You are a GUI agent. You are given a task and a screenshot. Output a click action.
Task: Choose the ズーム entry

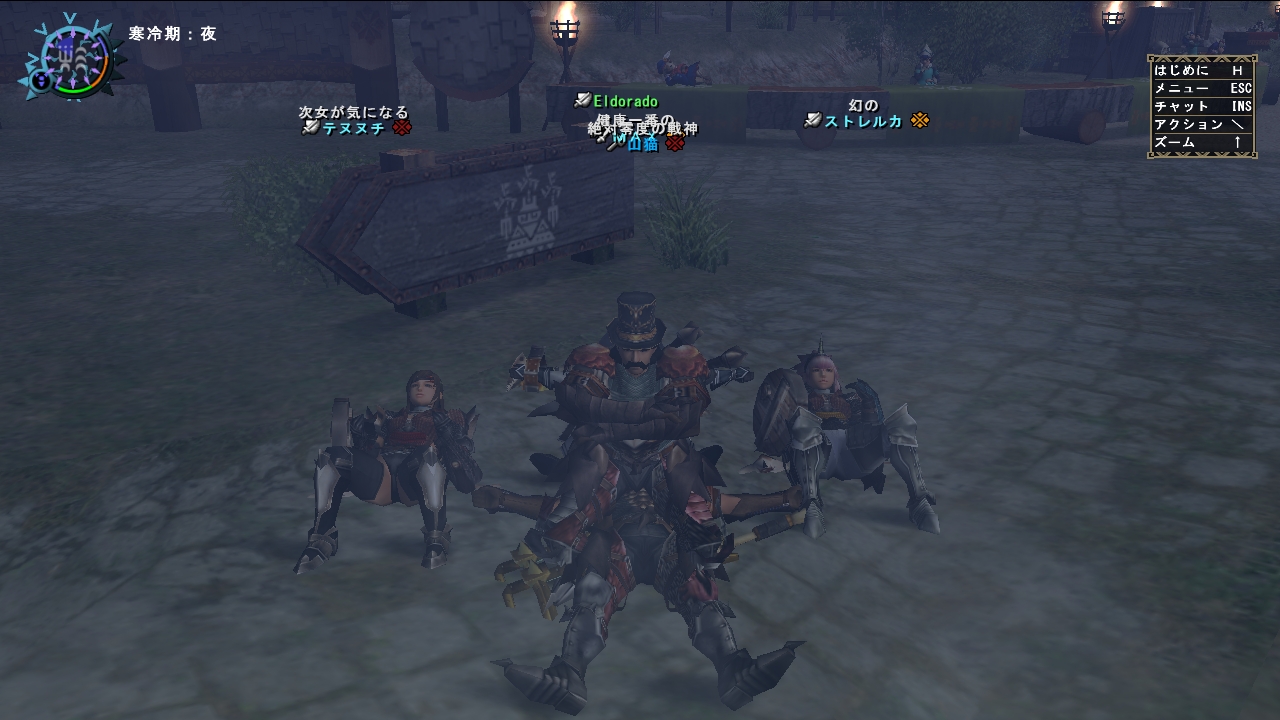click(x=1201, y=143)
